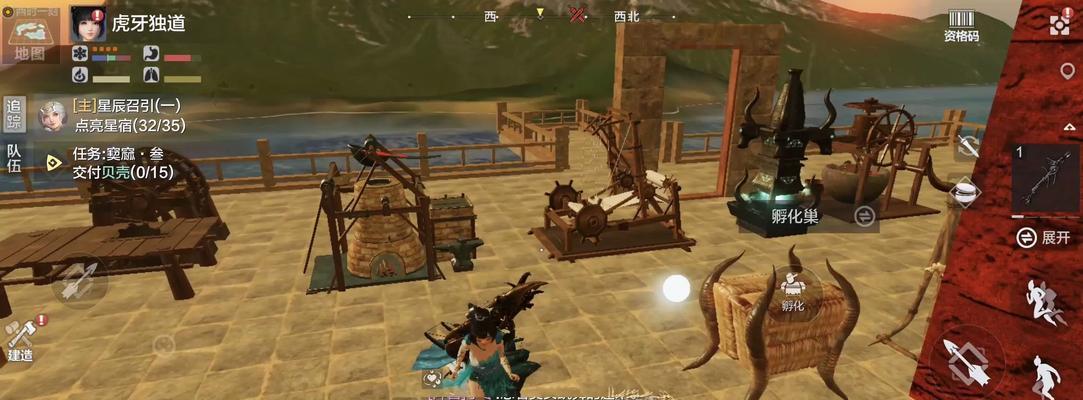1083x400 pixels.
Task: Switch to the 队伍 team tab
Action: point(14,160)
